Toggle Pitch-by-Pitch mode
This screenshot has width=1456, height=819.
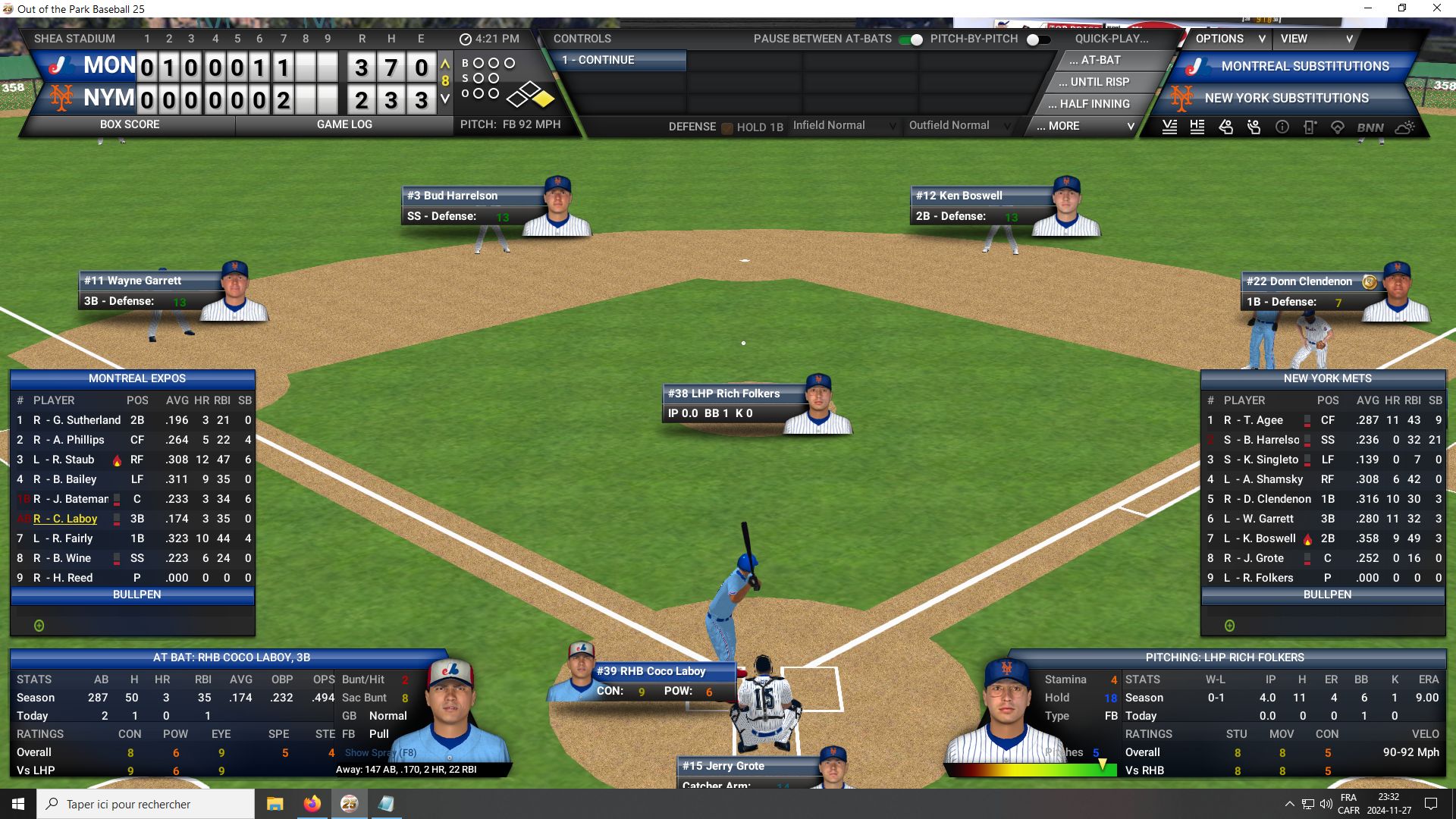point(1038,39)
